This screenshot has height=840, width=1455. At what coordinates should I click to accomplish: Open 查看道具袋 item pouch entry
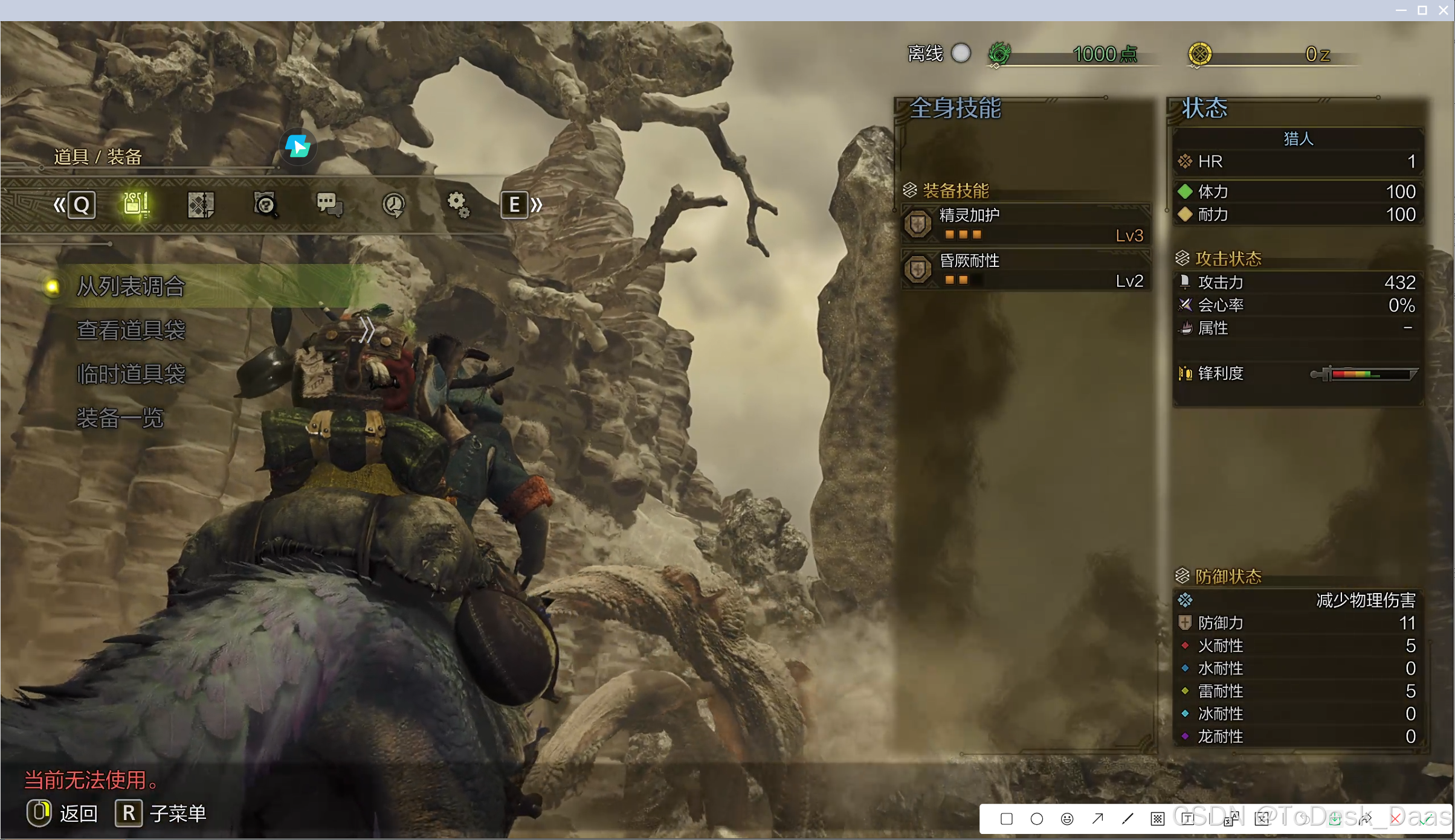click(131, 330)
